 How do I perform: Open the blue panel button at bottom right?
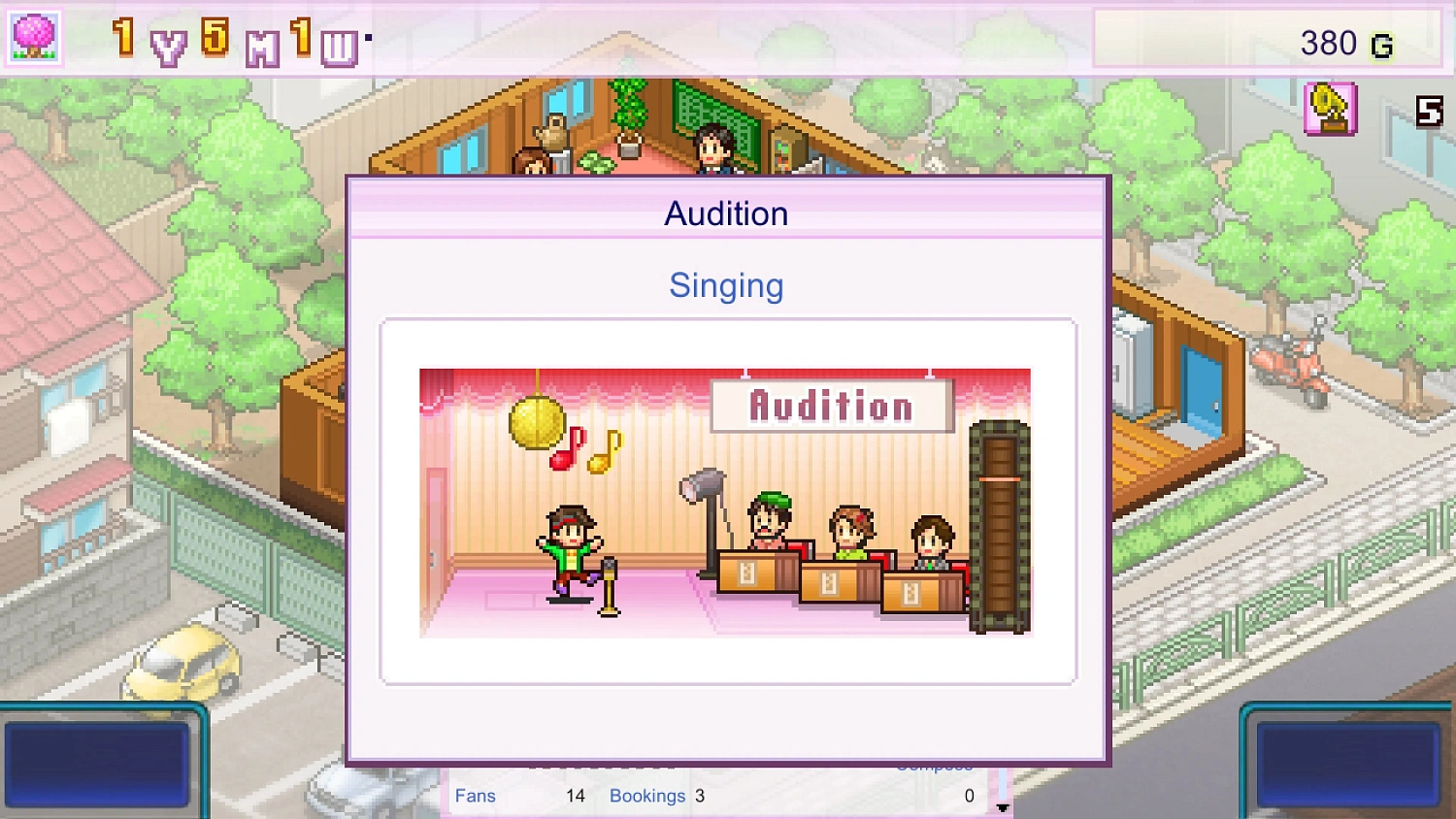(1347, 763)
